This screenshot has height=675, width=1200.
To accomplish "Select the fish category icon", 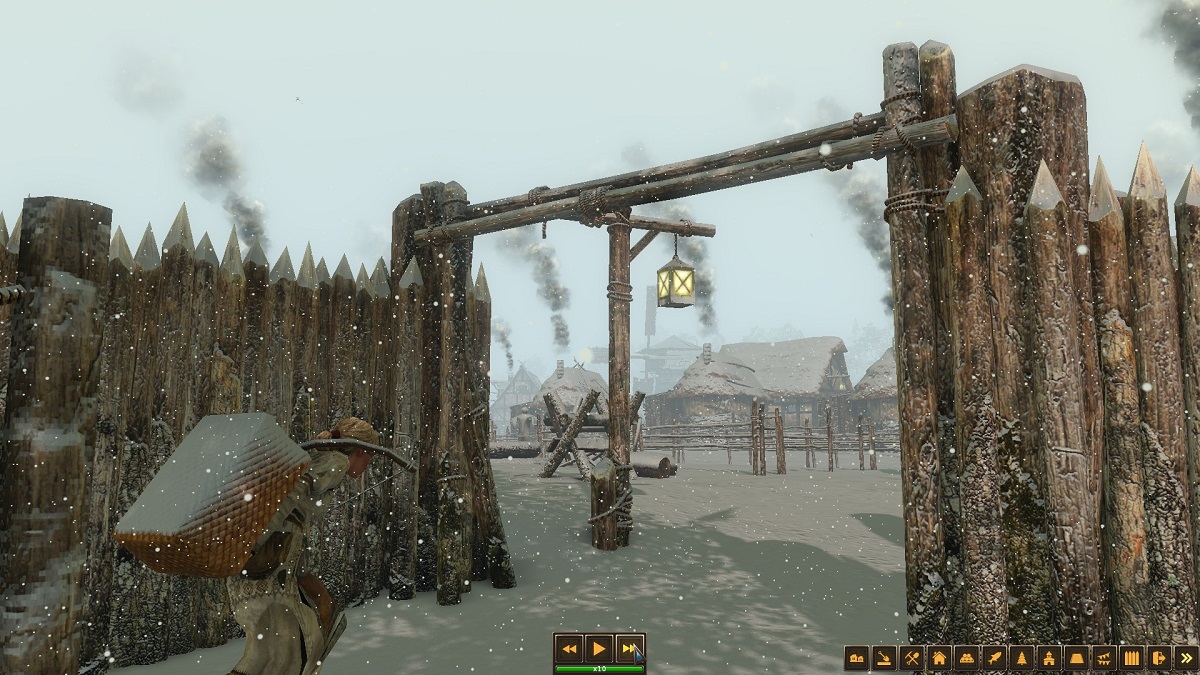I will 994,658.
